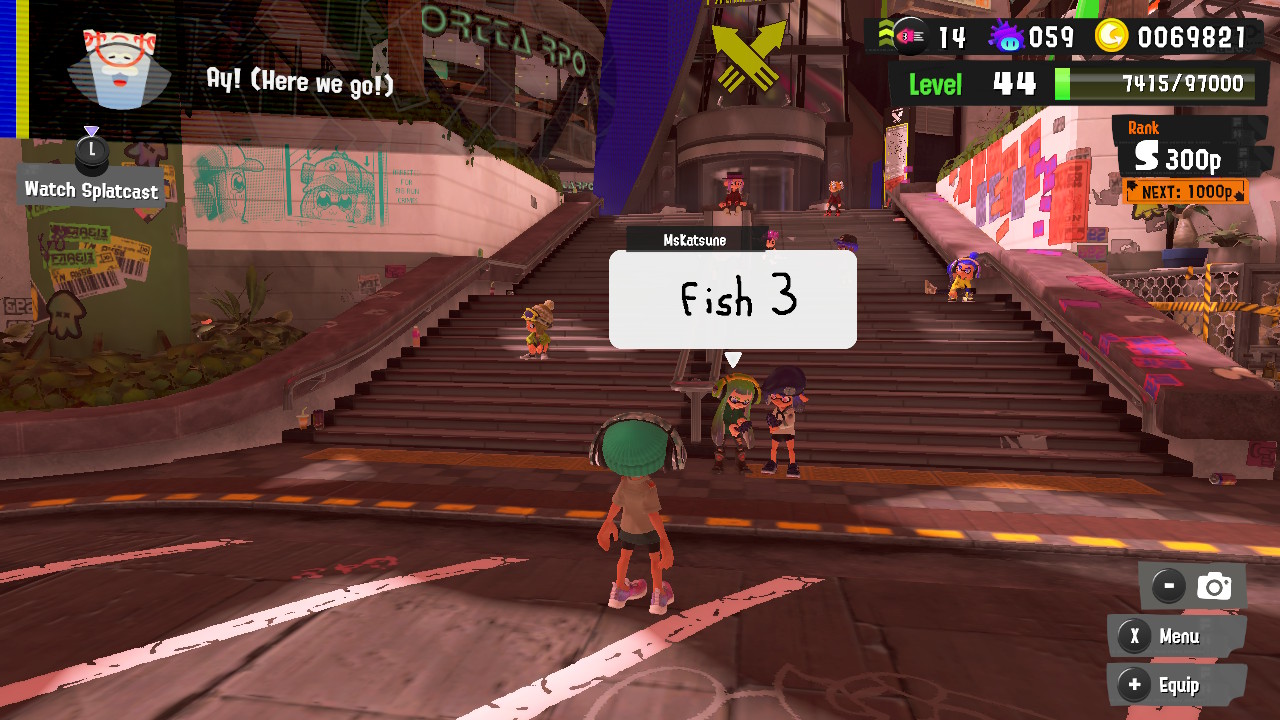Activate the camera photo mode button
The height and width of the screenshot is (720, 1280).
1193,586
